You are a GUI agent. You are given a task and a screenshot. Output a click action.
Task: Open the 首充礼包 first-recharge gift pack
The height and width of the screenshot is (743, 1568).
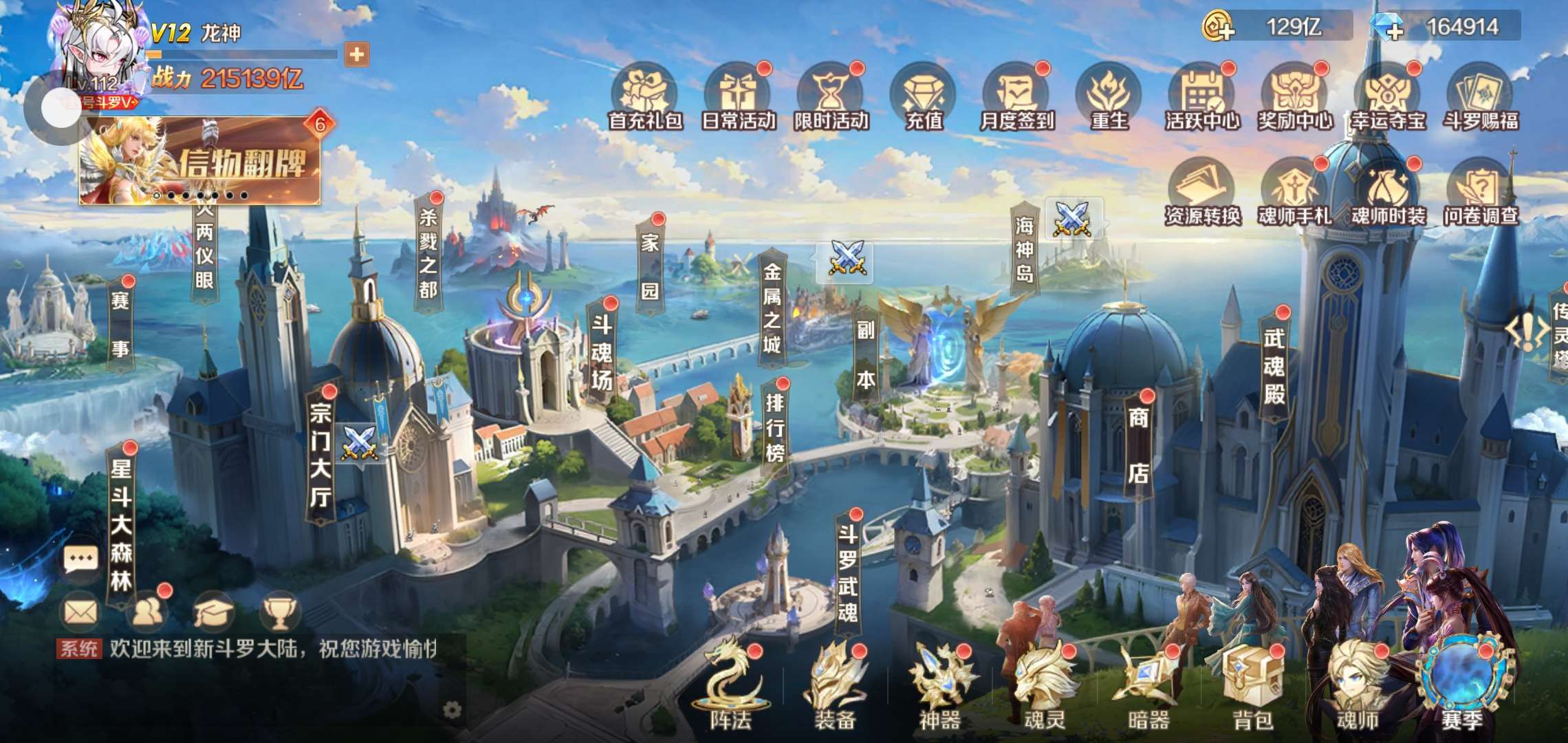click(x=644, y=98)
